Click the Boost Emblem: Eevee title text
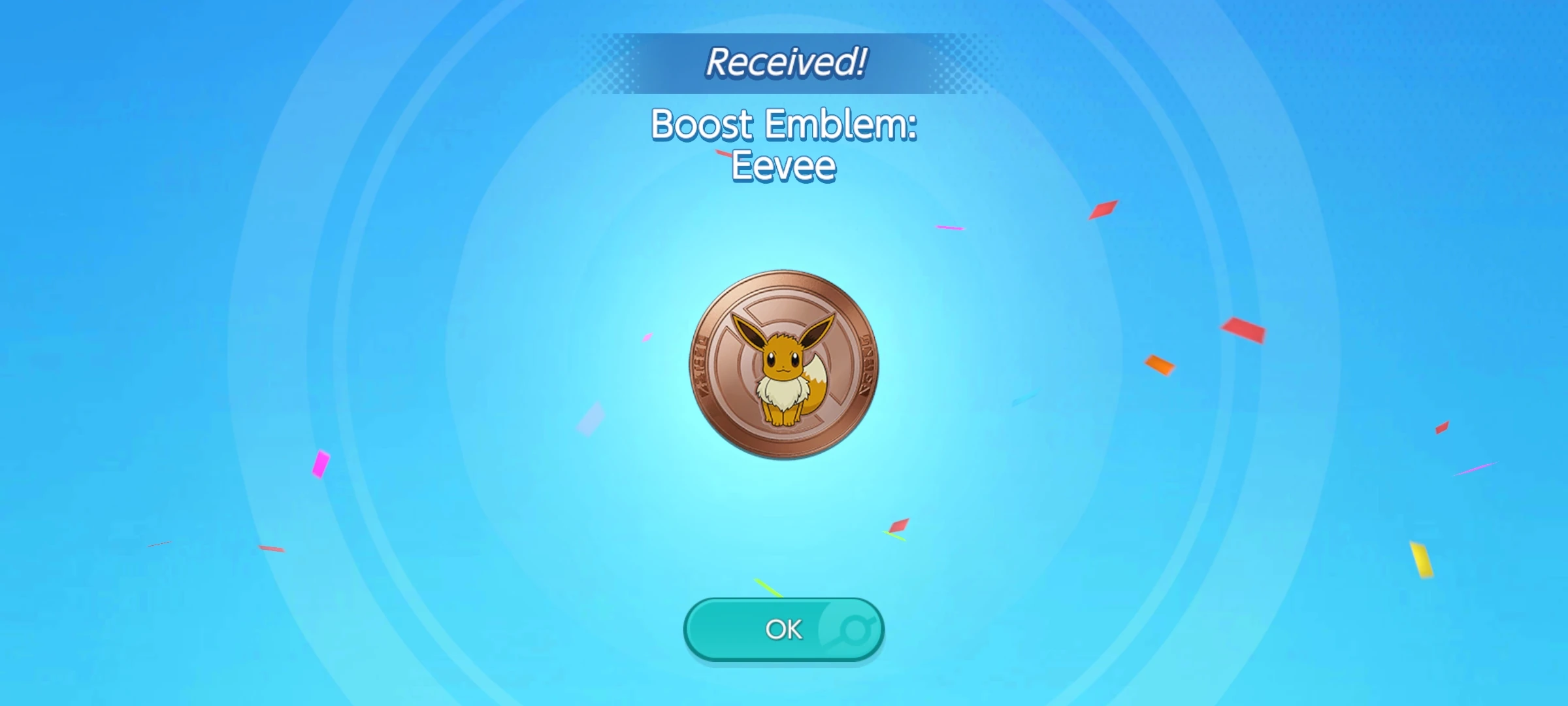 [x=784, y=126]
